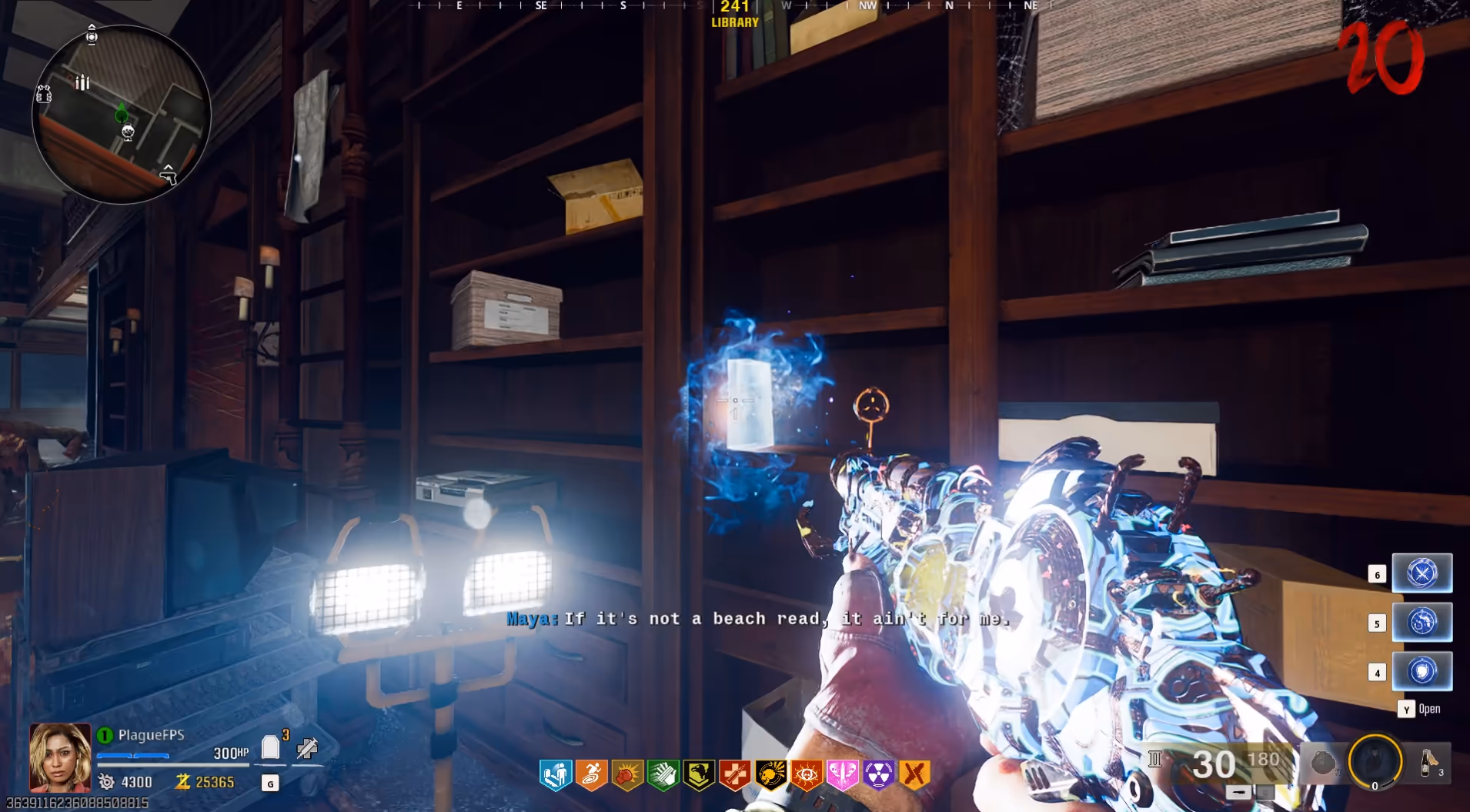Select the skull-in-eye perk icon
Viewport: 1470px width, 812px height.
[807, 775]
